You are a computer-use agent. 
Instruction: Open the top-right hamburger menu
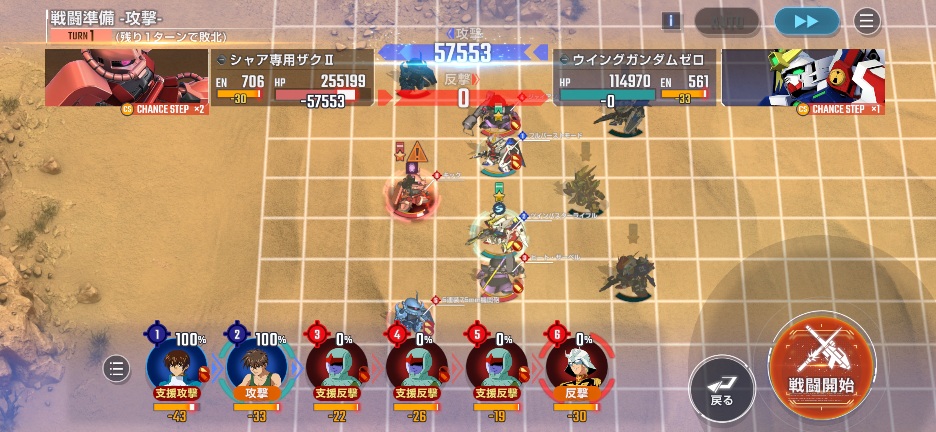coord(866,21)
